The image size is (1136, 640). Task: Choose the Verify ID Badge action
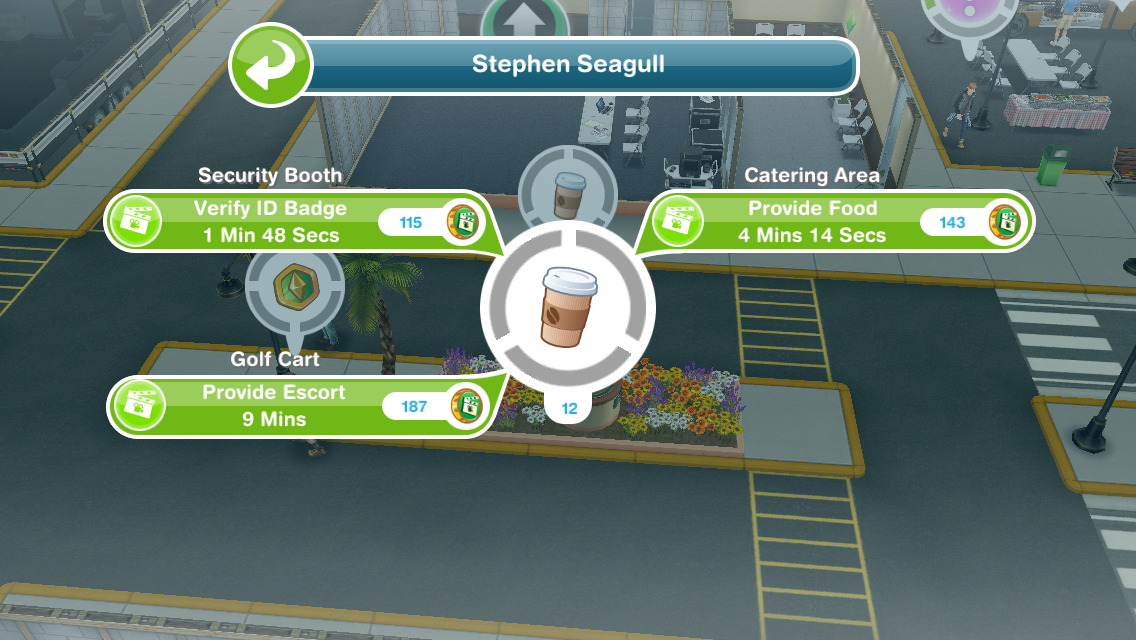pyautogui.click(x=270, y=222)
